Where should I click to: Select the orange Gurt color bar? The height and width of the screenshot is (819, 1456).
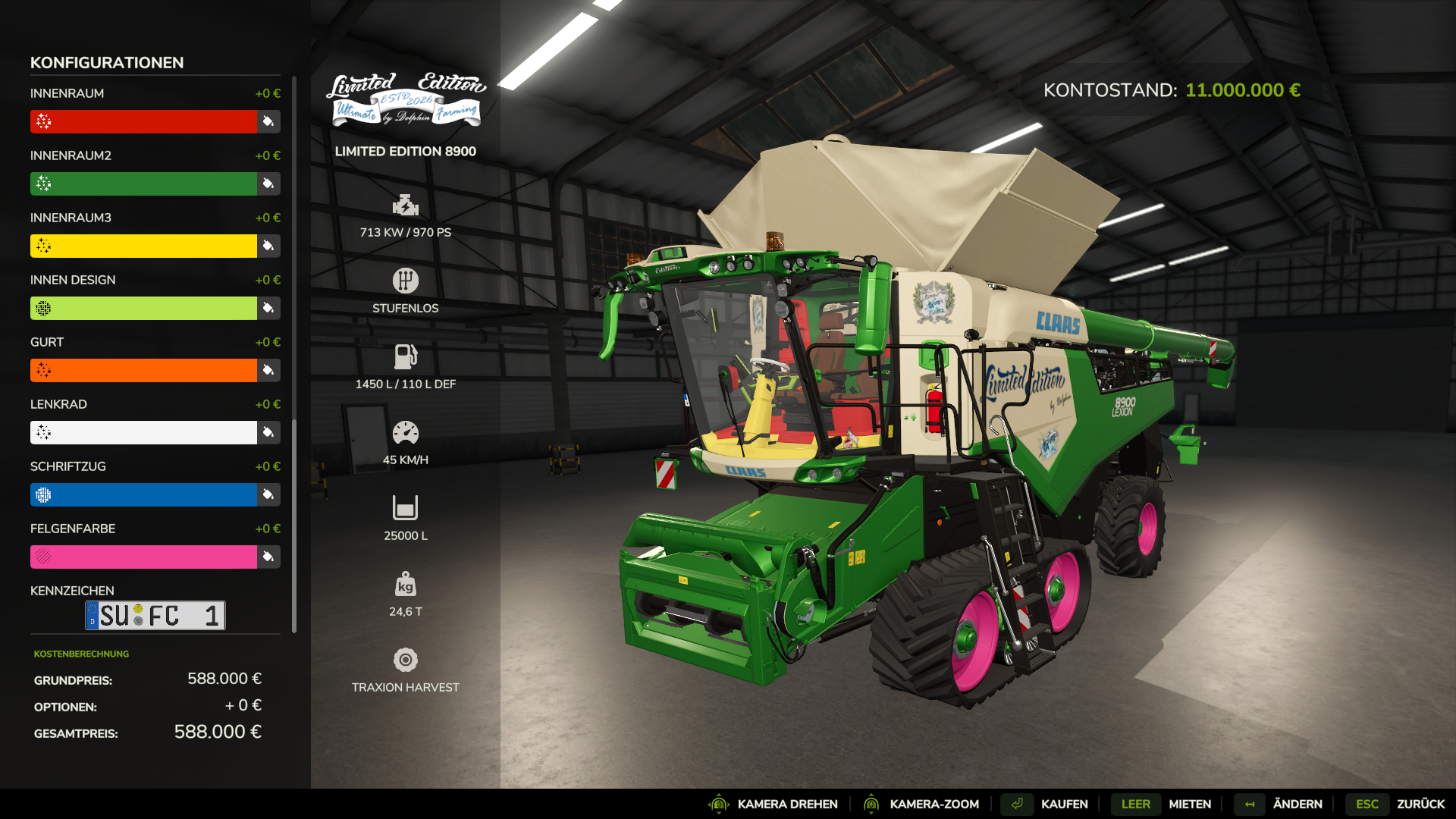[144, 370]
